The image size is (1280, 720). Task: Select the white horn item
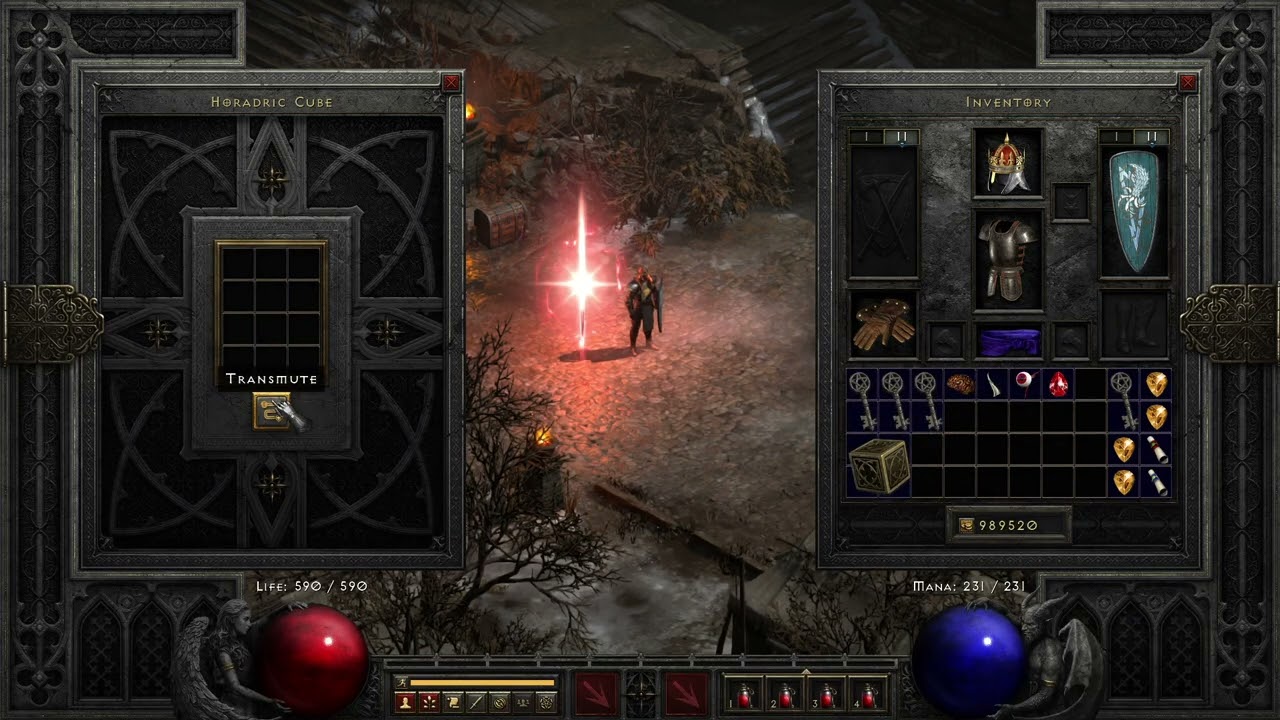pos(994,384)
